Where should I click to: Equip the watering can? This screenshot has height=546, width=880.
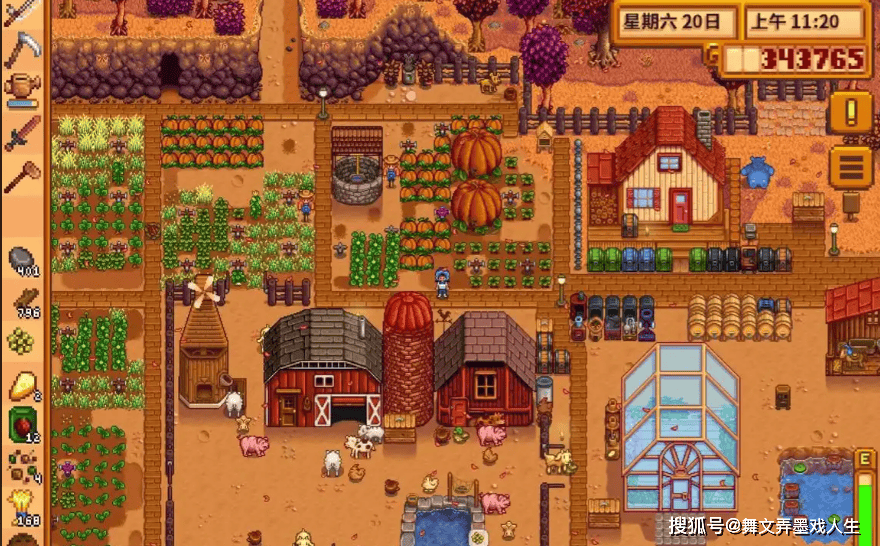click(22, 88)
